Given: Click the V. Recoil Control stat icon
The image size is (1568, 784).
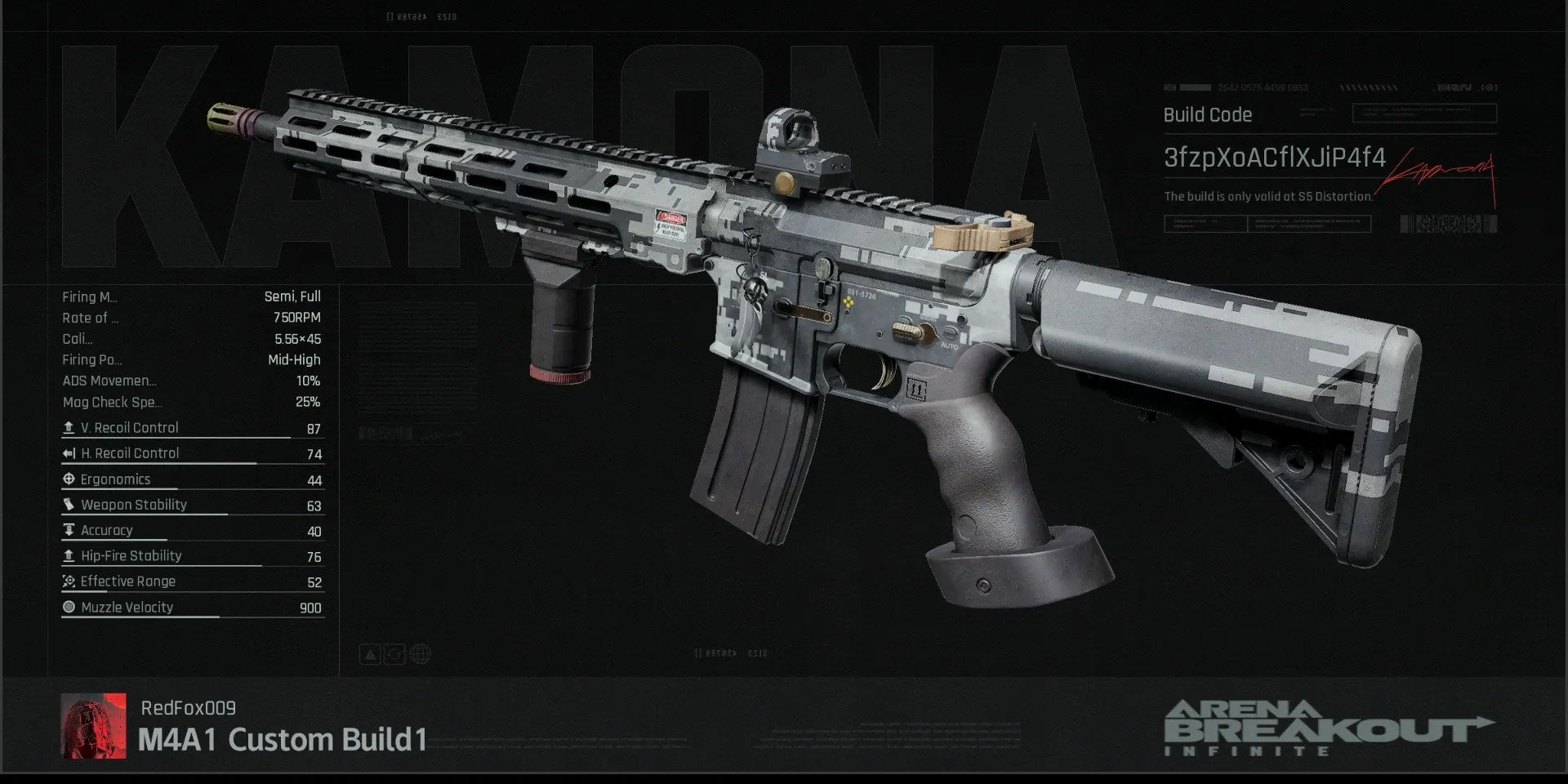Looking at the screenshot, I should (69, 426).
